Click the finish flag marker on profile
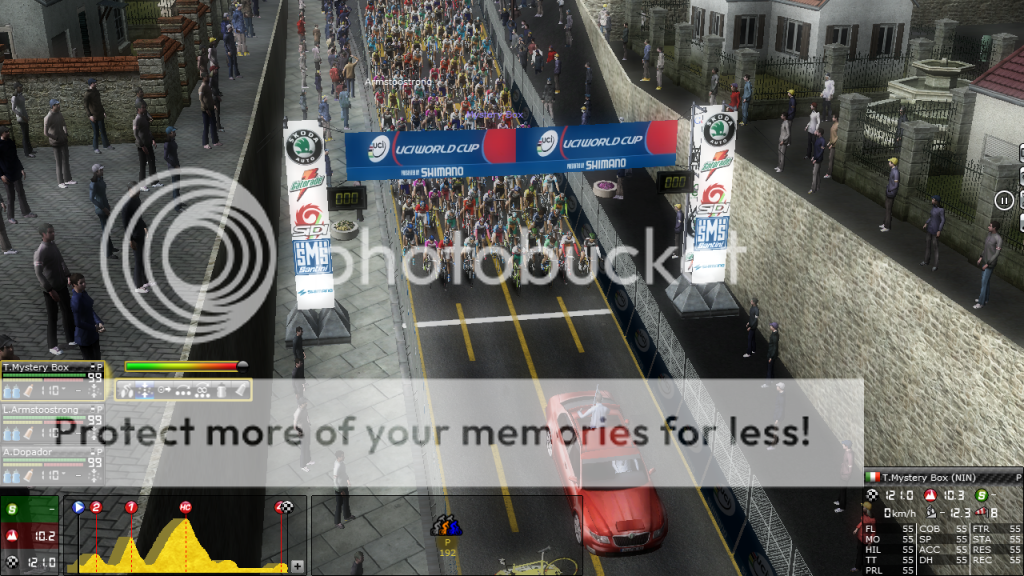Image resolution: width=1024 pixels, height=576 pixels. 284,507
